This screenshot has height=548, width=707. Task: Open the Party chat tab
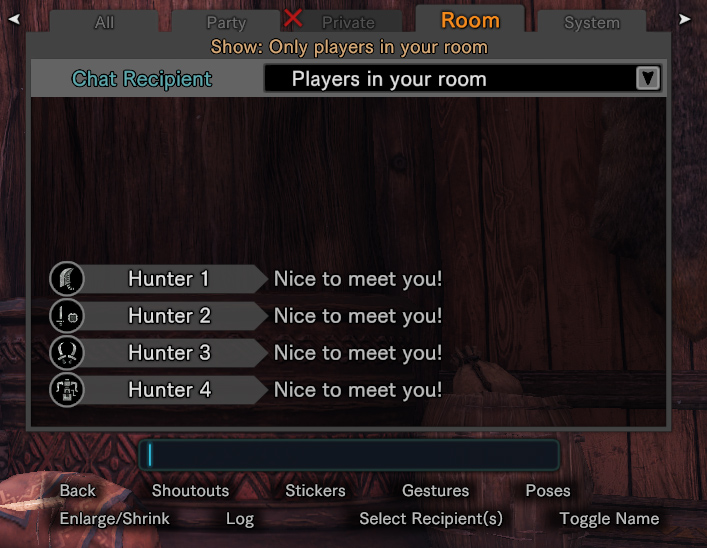(x=226, y=22)
